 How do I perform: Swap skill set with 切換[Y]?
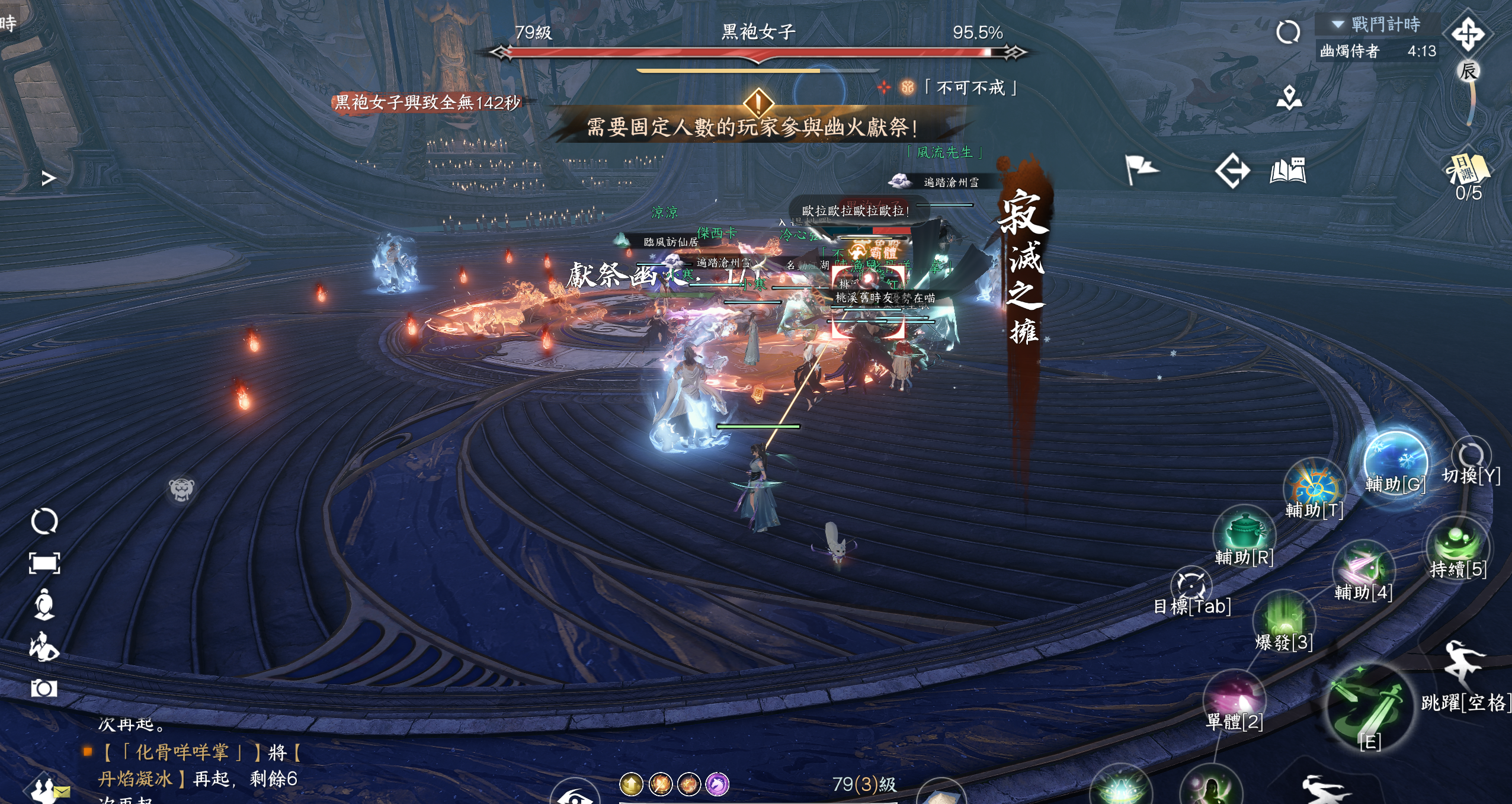click(1471, 456)
